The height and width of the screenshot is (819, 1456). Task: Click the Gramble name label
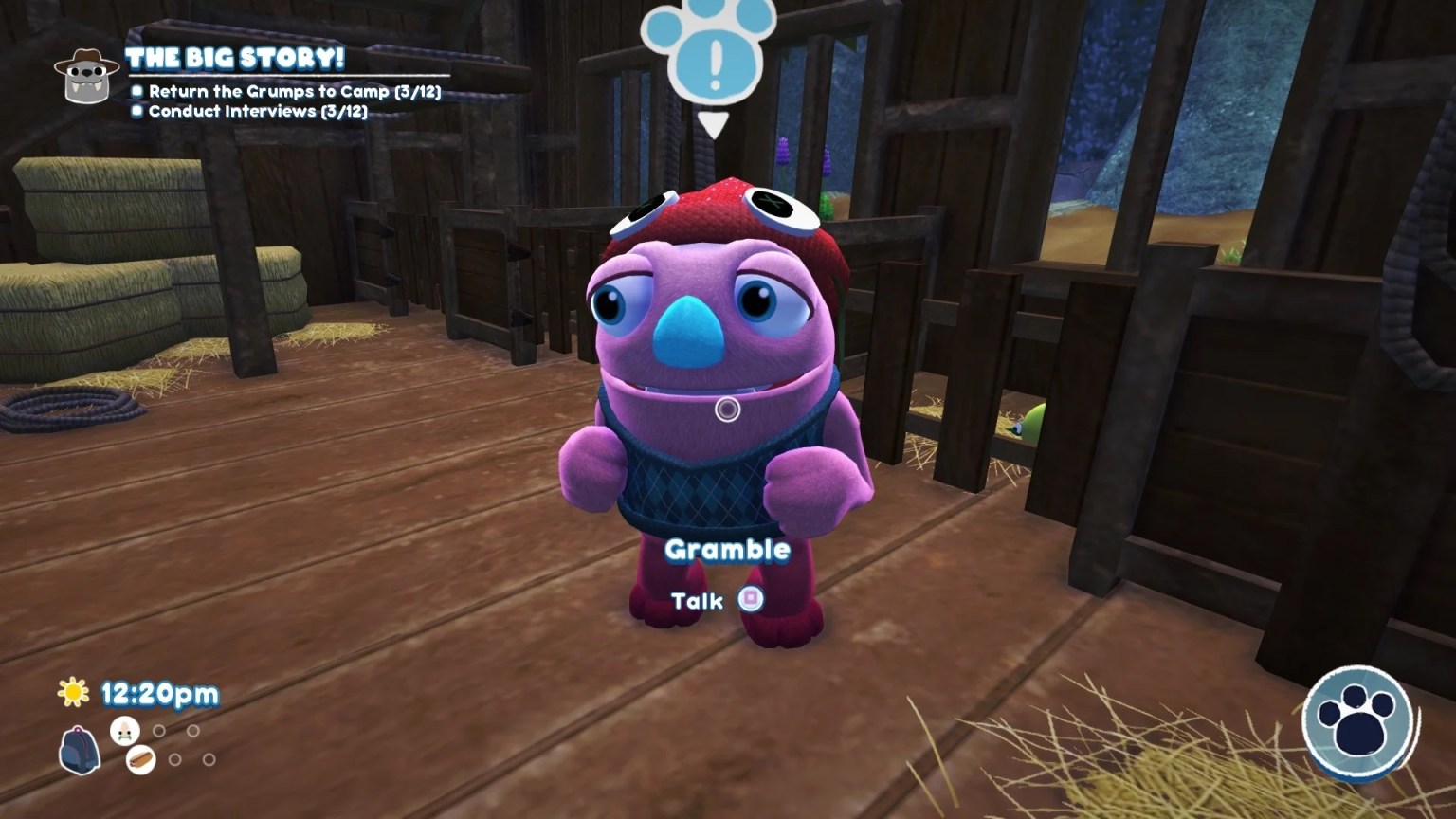coord(728,549)
